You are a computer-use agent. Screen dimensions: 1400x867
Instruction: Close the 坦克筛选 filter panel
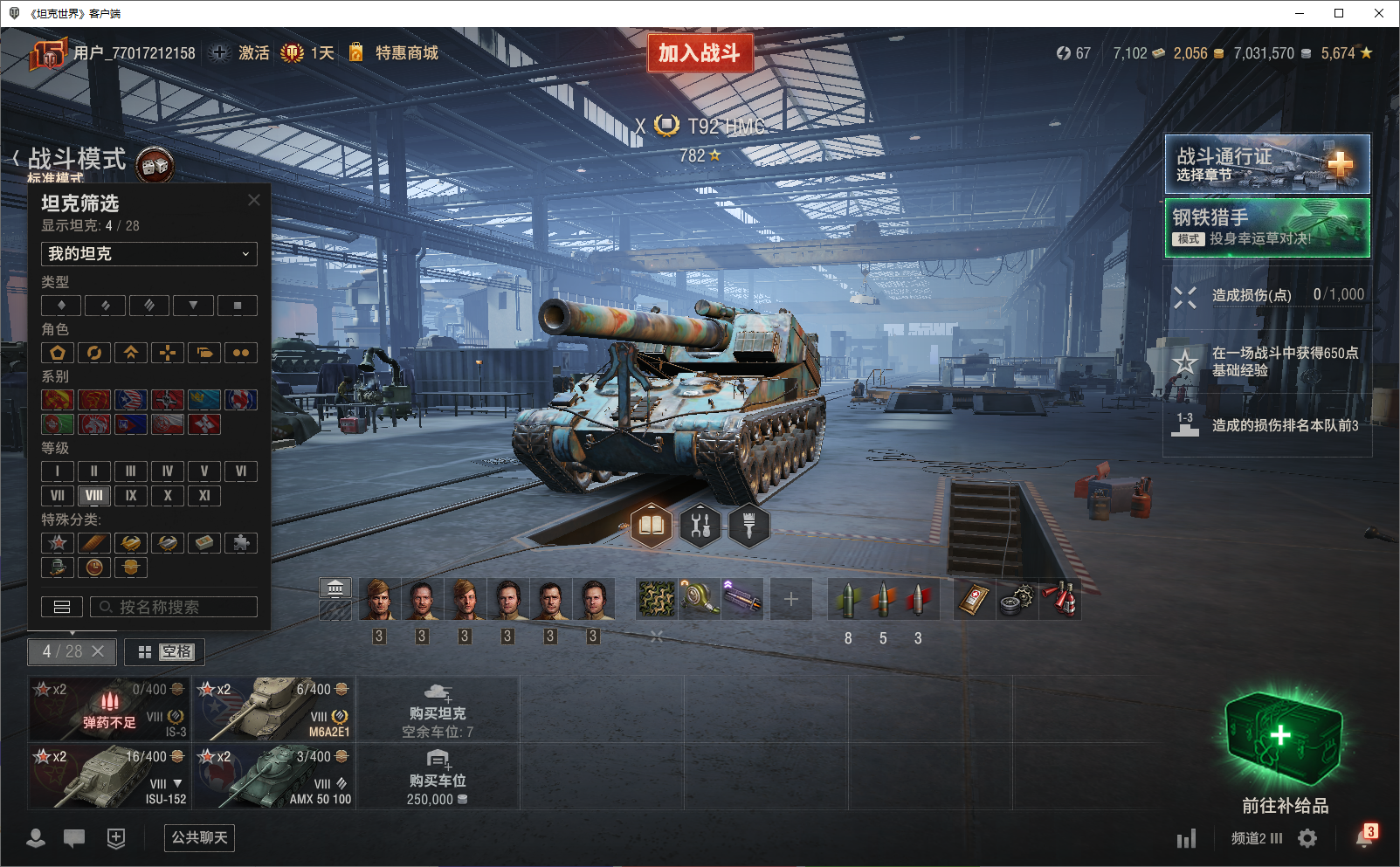coord(254,200)
